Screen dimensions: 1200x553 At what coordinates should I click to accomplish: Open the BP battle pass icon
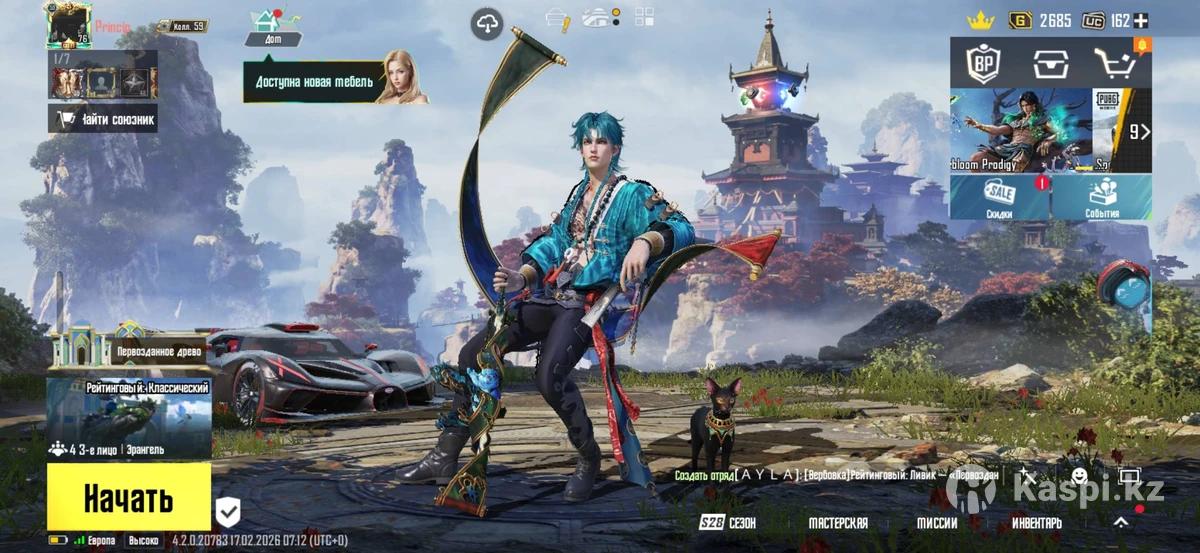coord(983,65)
